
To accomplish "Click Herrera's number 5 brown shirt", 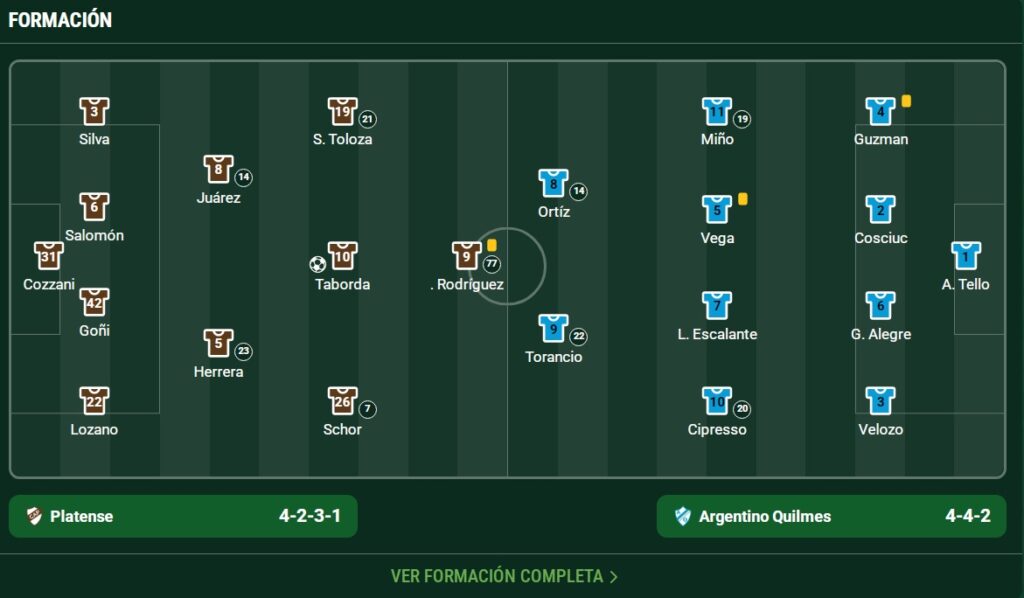I will pyautogui.click(x=218, y=343).
